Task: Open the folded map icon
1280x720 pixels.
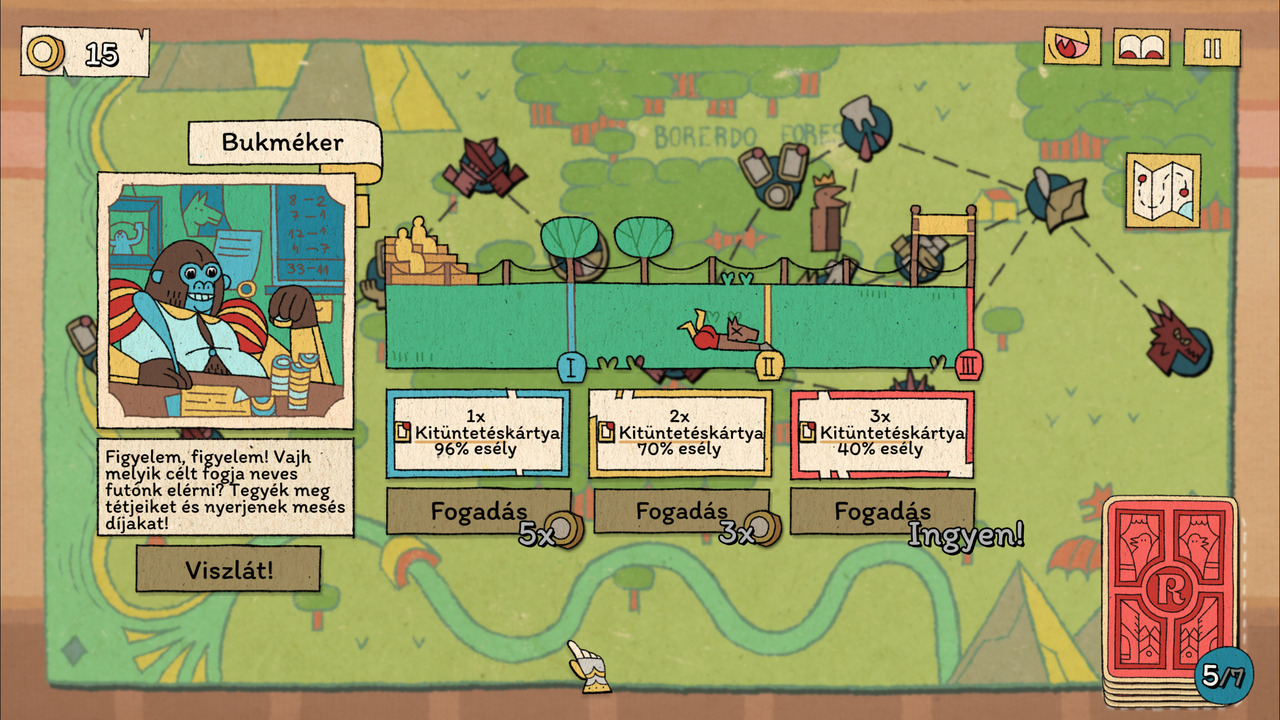Action: pos(1163,190)
